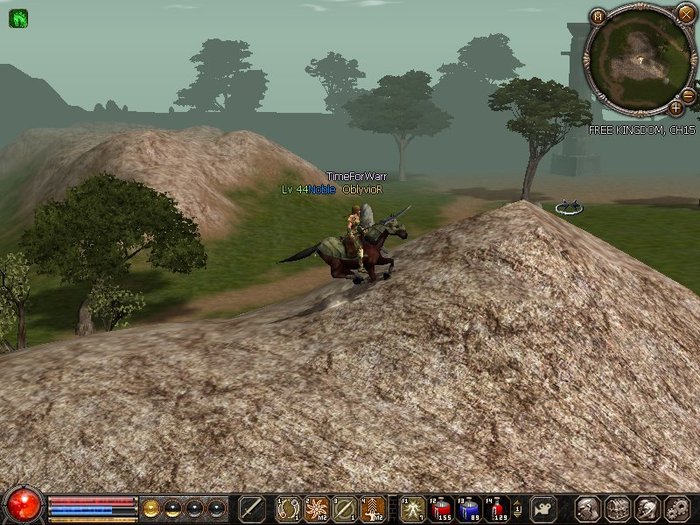Click the red orb on the taskbar
This screenshot has height=525, width=700.
[24, 504]
